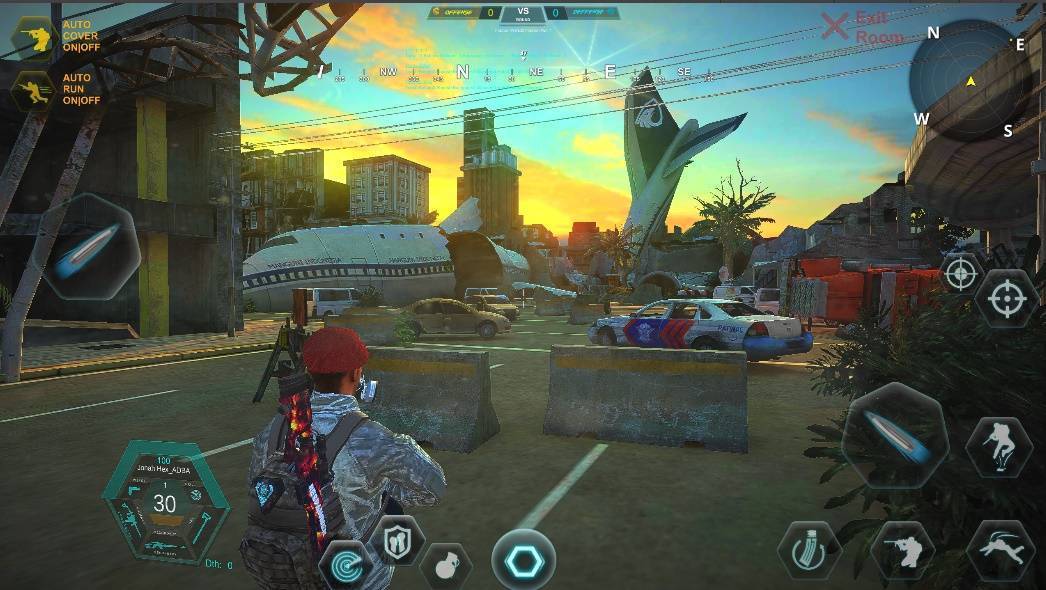The width and height of the screenshot is (1046, 590).
Task: Activate the radar scan ability
Action: (x=345, y=565)
